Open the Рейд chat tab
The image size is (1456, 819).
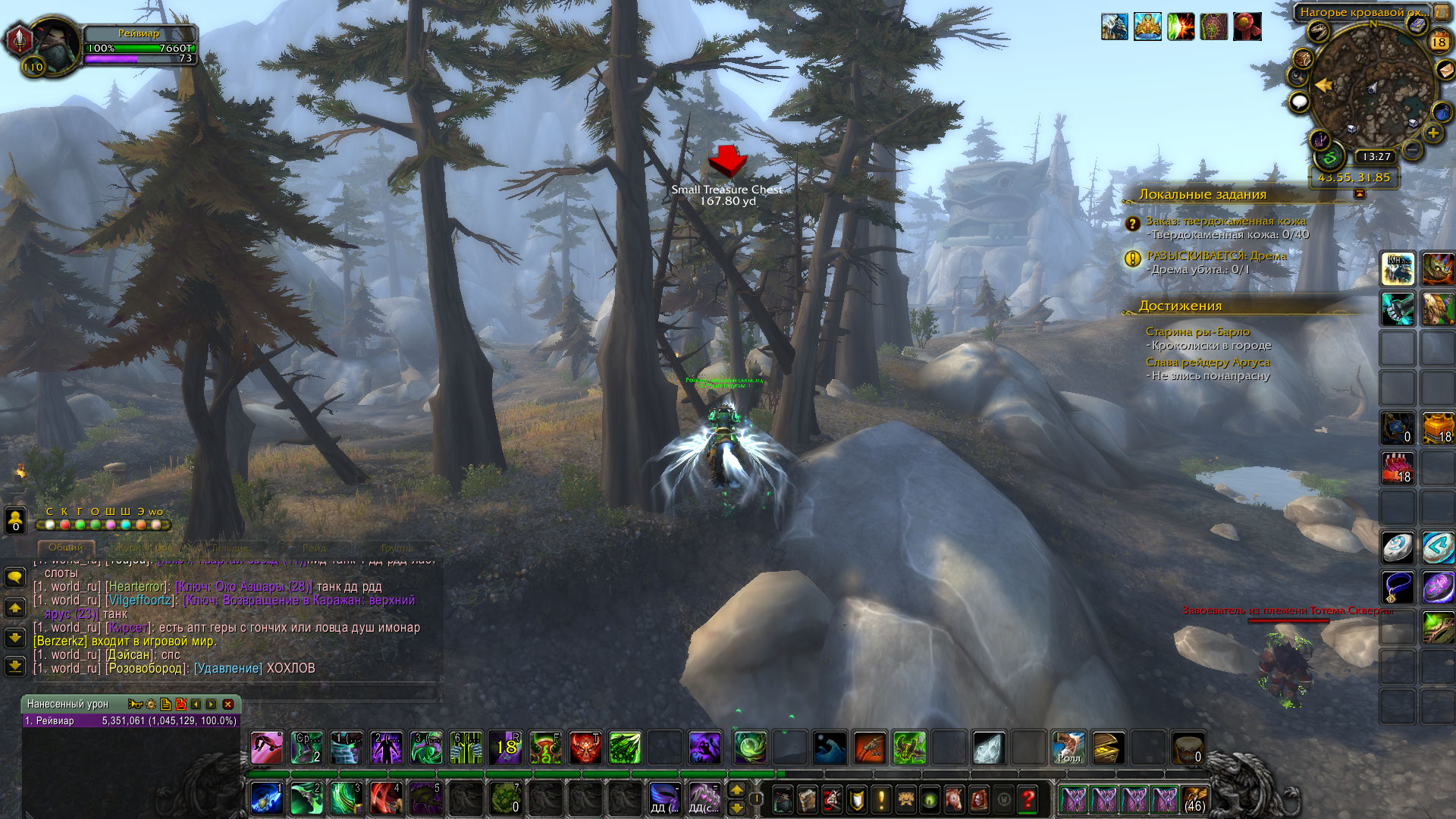pyautogui.click(x=314, y=548)
